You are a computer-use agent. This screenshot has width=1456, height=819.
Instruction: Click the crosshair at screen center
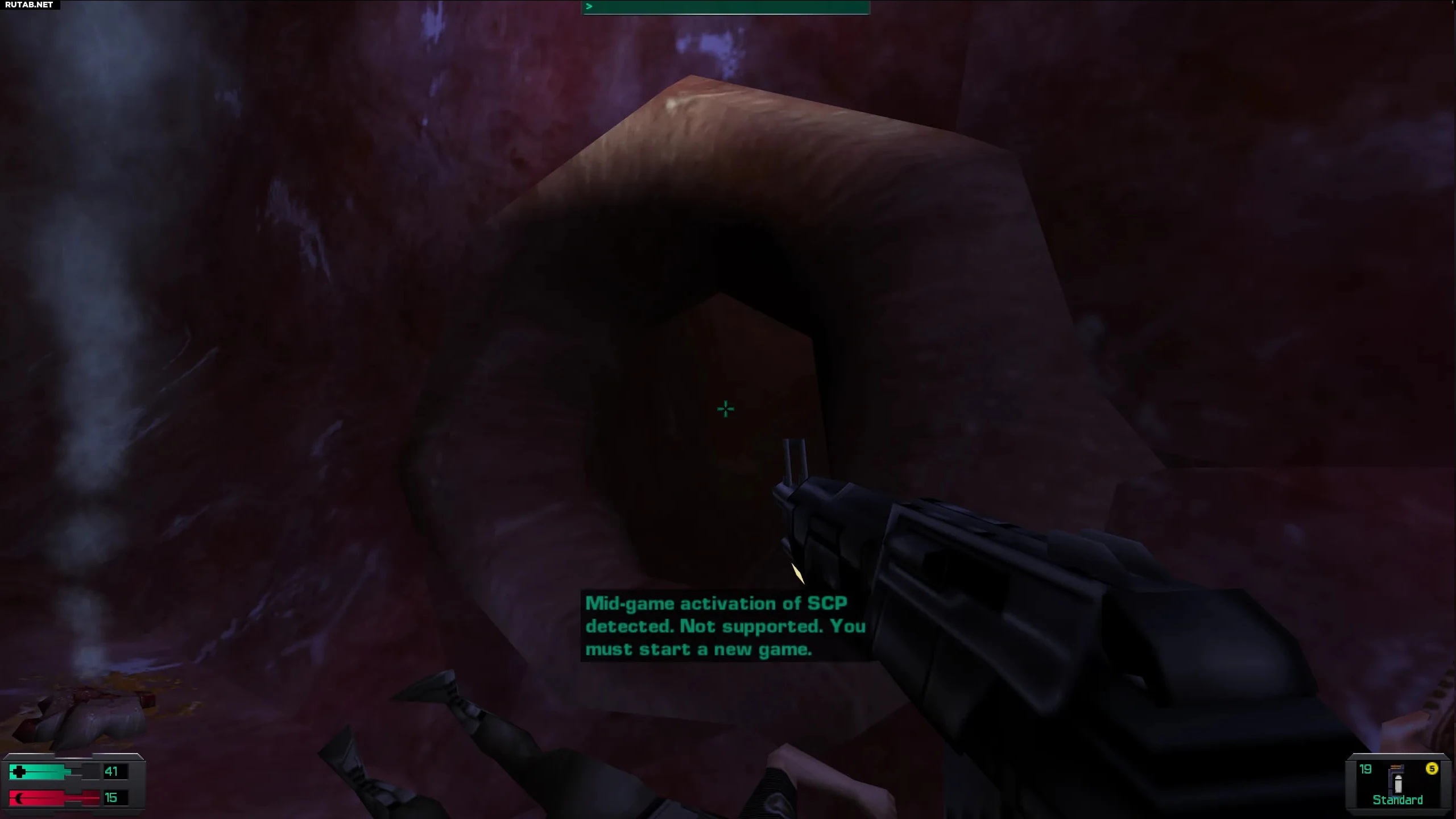pyautogui.click(x=726, y=409)
